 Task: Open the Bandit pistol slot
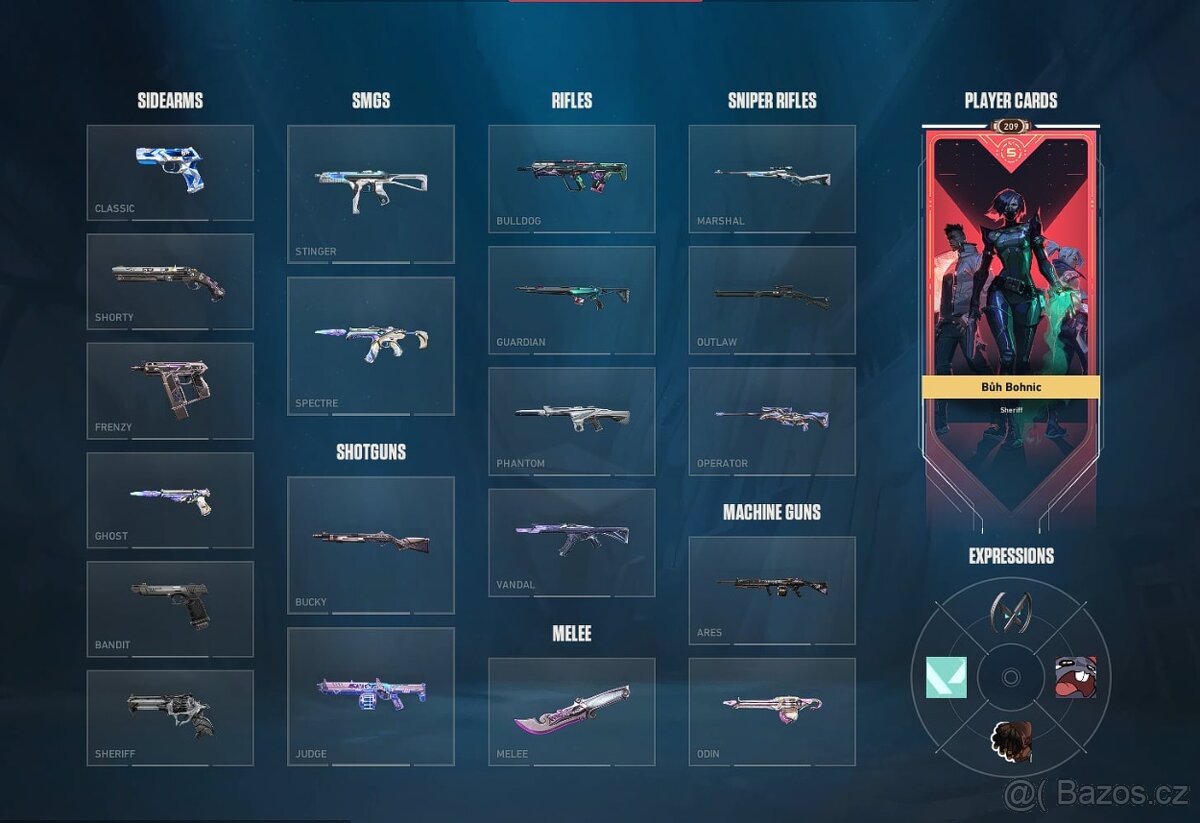point(170,608)
